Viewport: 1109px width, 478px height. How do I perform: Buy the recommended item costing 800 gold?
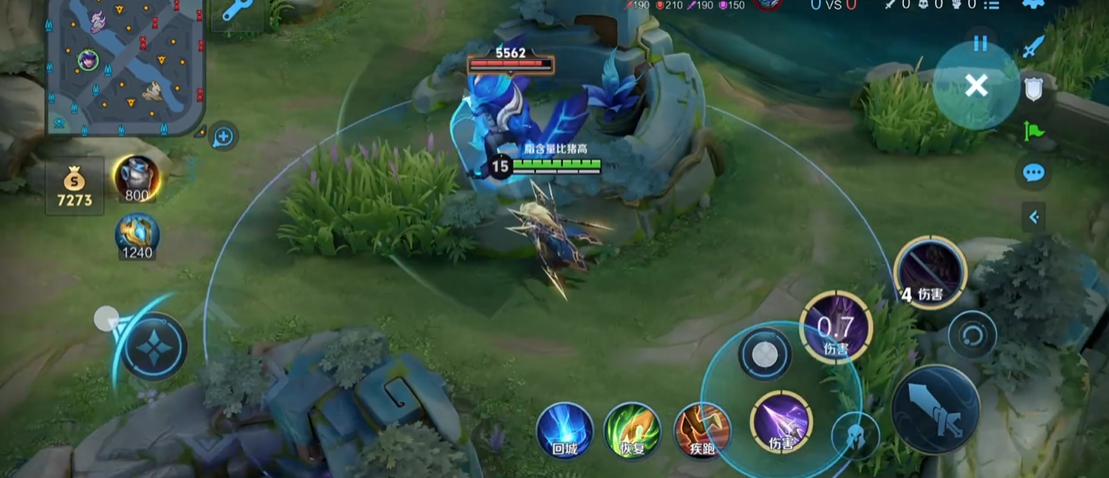click(135, 178)
